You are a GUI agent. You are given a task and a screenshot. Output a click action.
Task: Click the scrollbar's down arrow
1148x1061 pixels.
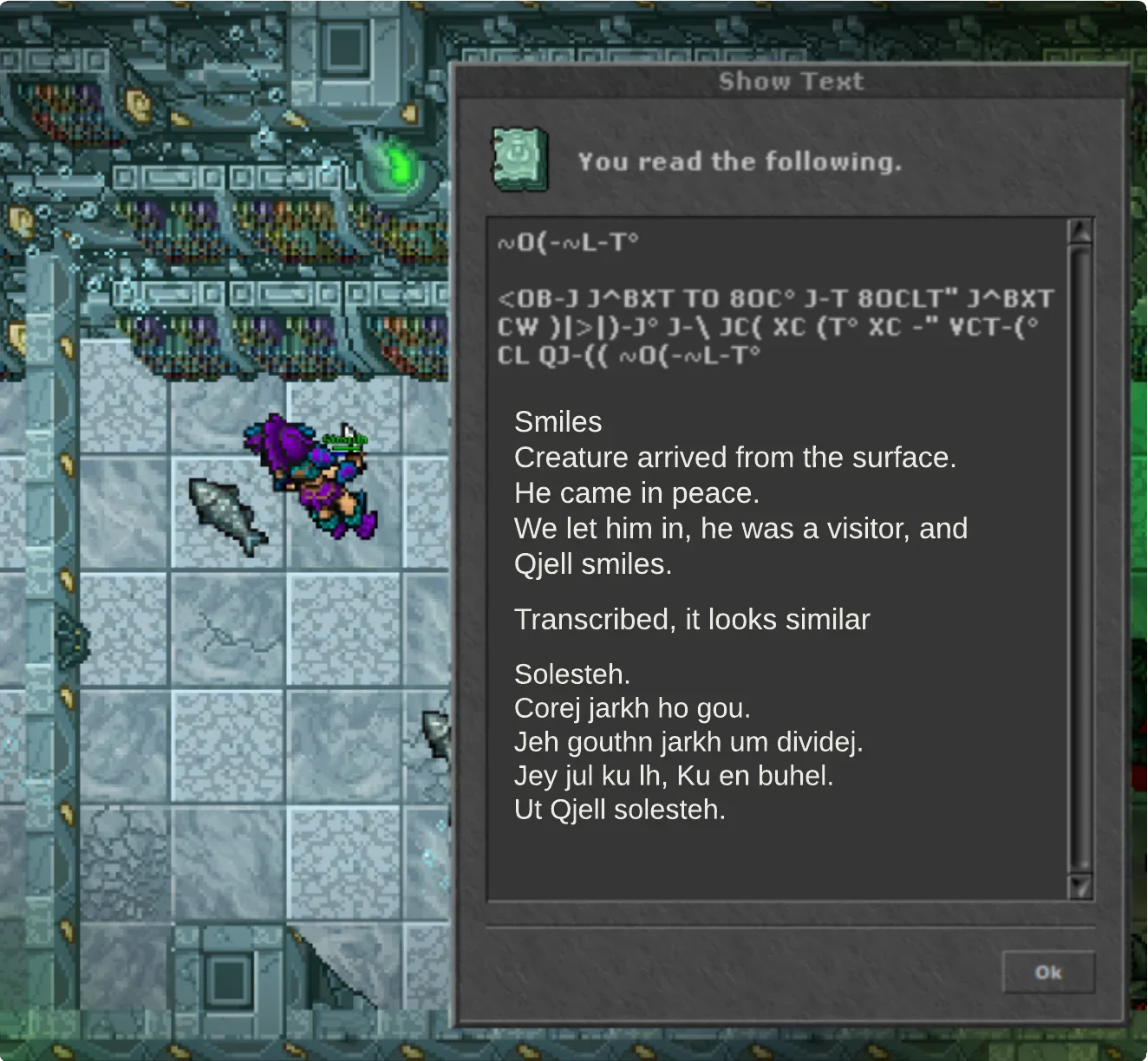[x=1080, y=887]
